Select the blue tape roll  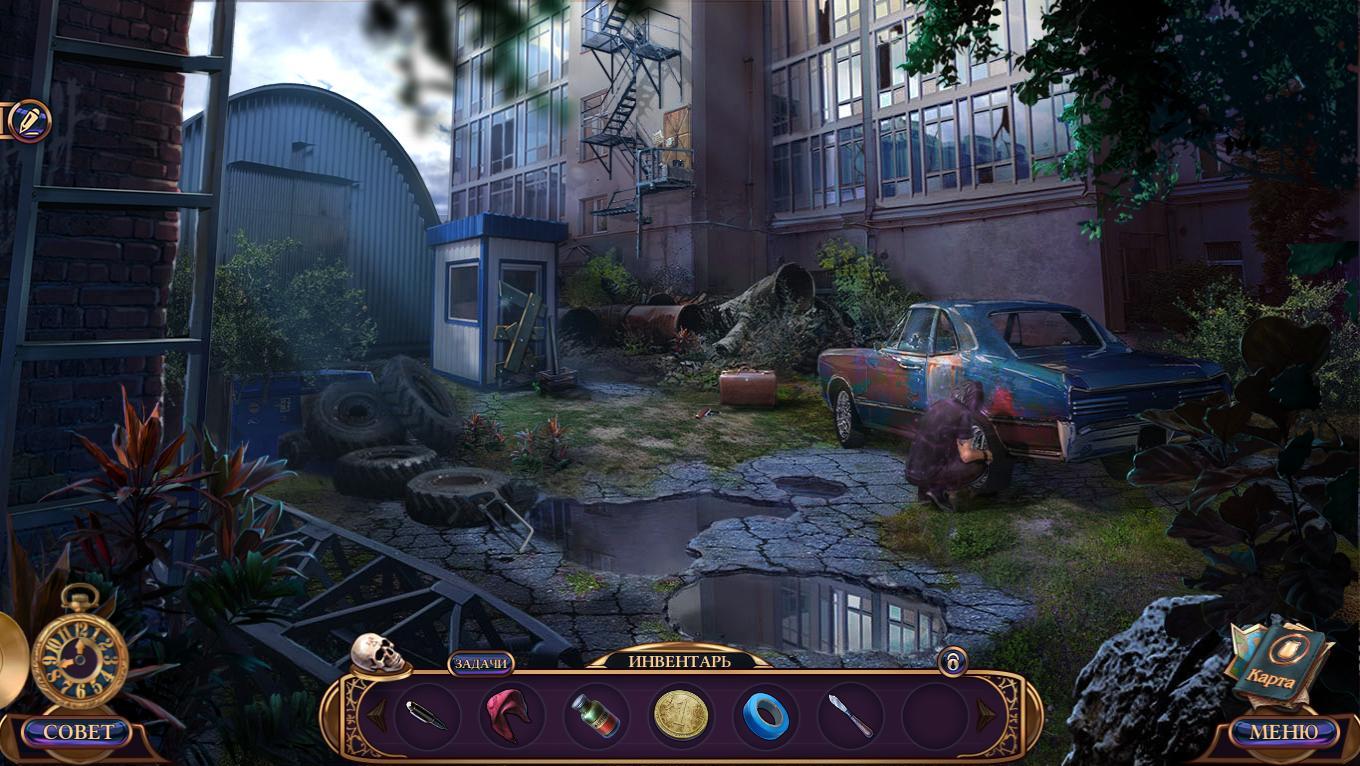pos(766,715)
